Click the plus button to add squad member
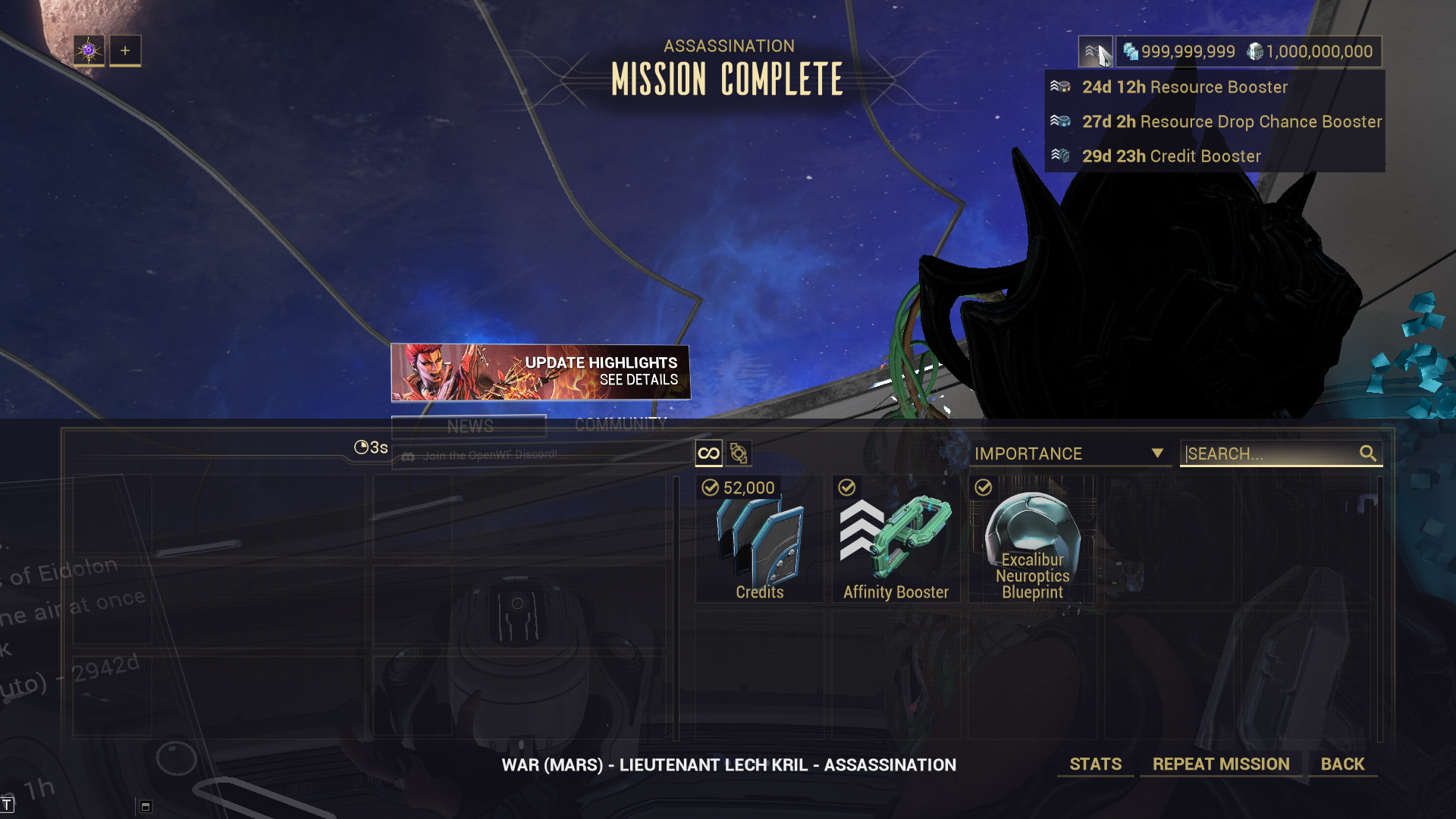Image resolution: width=1456 pixels, height=819 pixels. click(125, 51)
